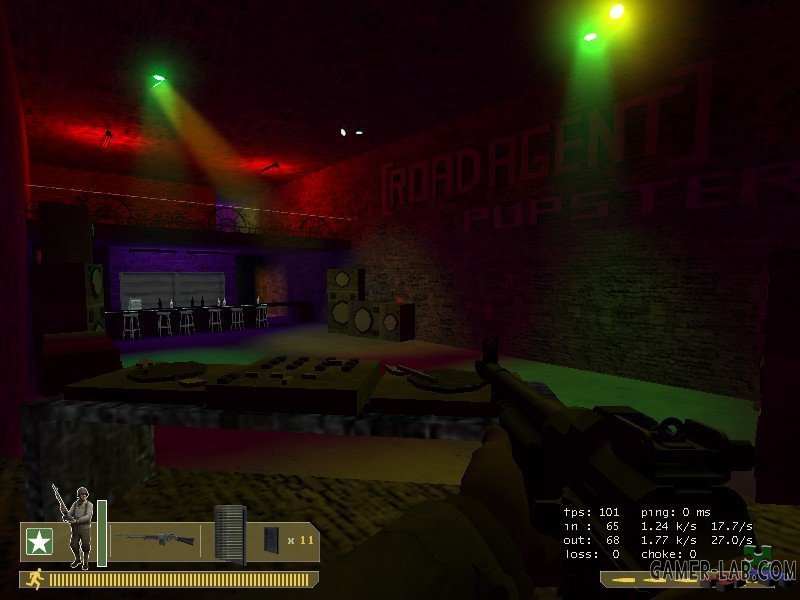Click the white star team emblem
The image size is (800, 600).
(x=39, y=541)
